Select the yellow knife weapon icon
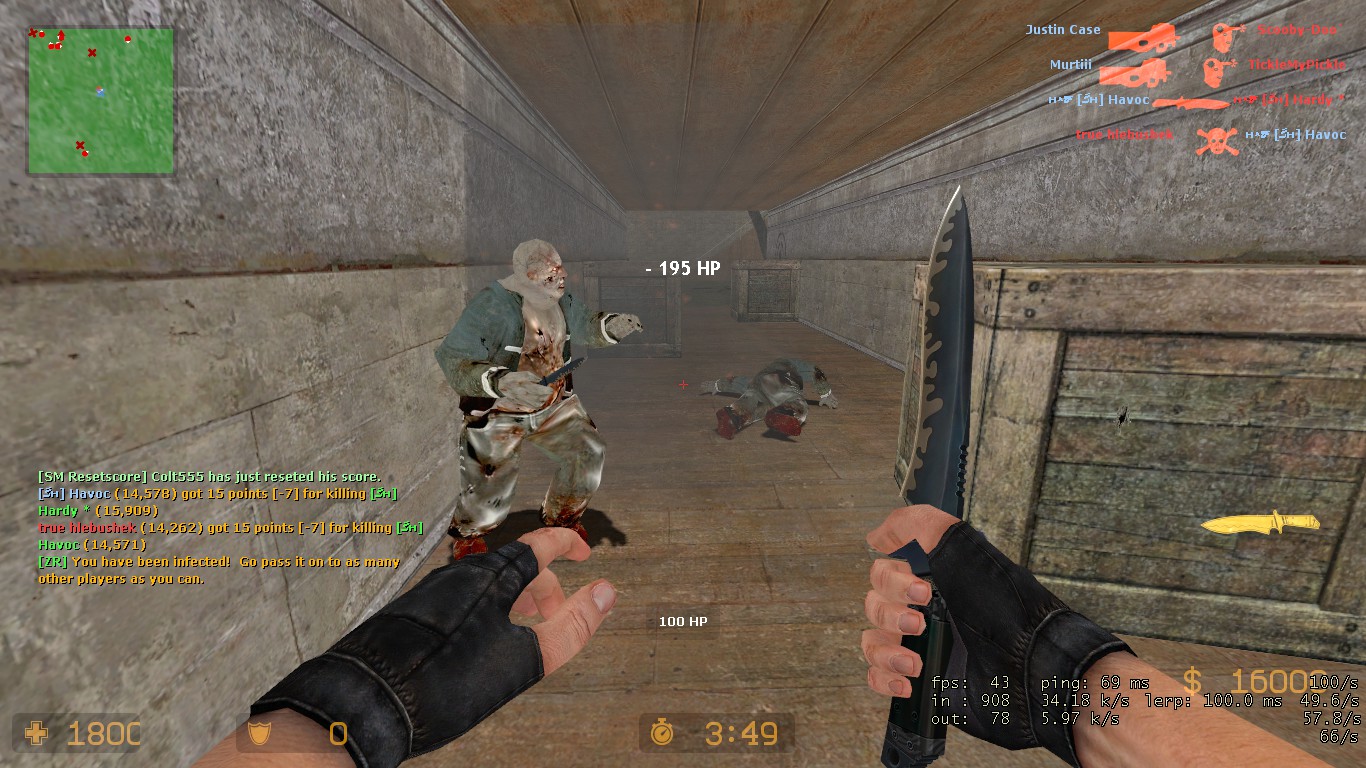The image size is (1366, 768). 1259,522
